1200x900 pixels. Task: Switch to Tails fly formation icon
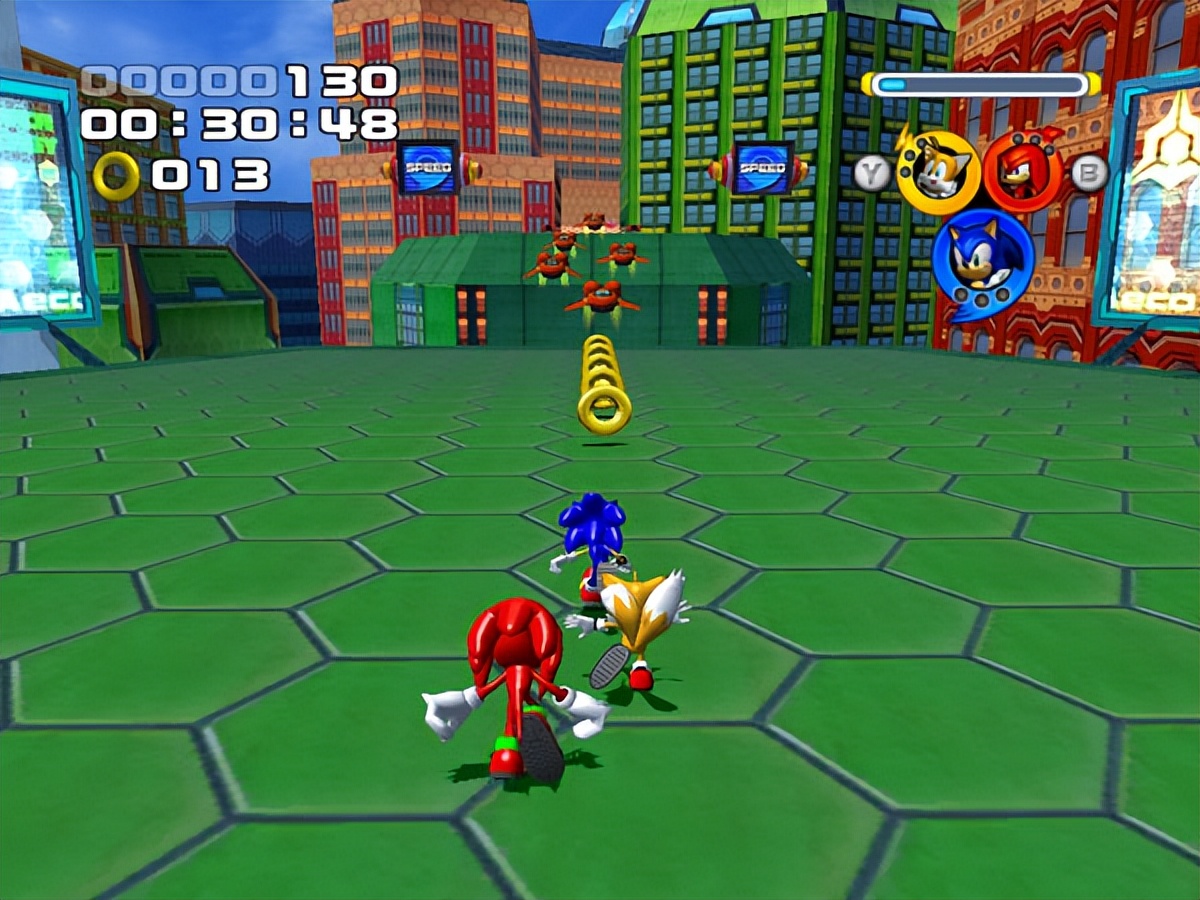pos(937,172)
